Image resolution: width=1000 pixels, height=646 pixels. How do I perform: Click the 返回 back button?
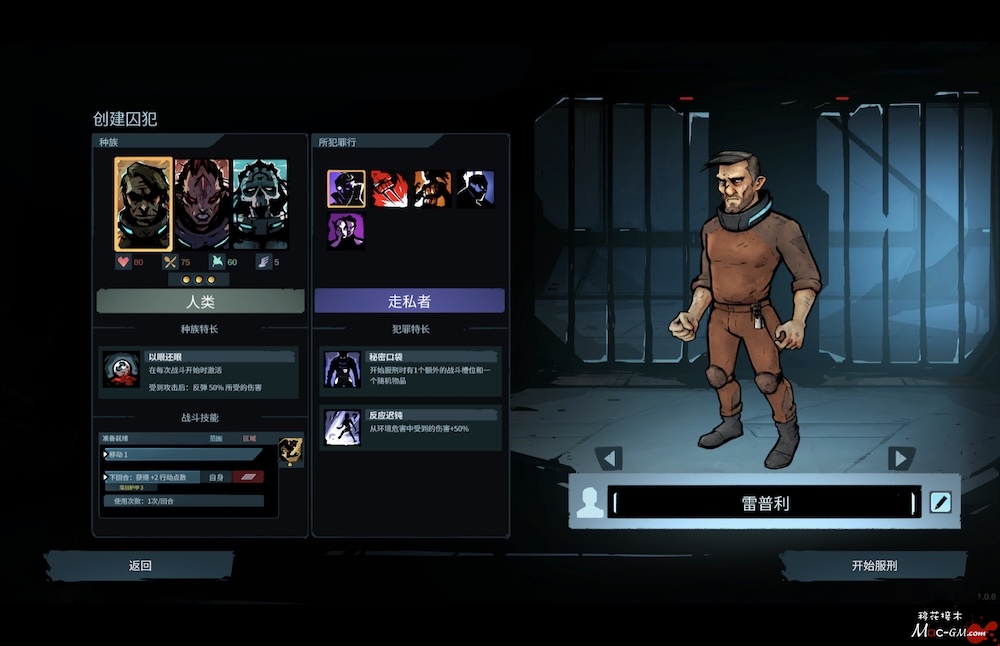[x=140, y=565]
